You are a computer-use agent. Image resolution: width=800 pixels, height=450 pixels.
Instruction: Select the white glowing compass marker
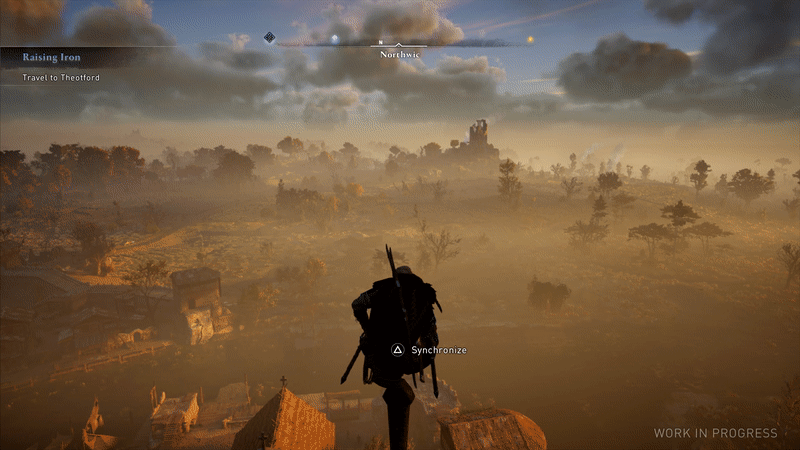tap(335, 40)
